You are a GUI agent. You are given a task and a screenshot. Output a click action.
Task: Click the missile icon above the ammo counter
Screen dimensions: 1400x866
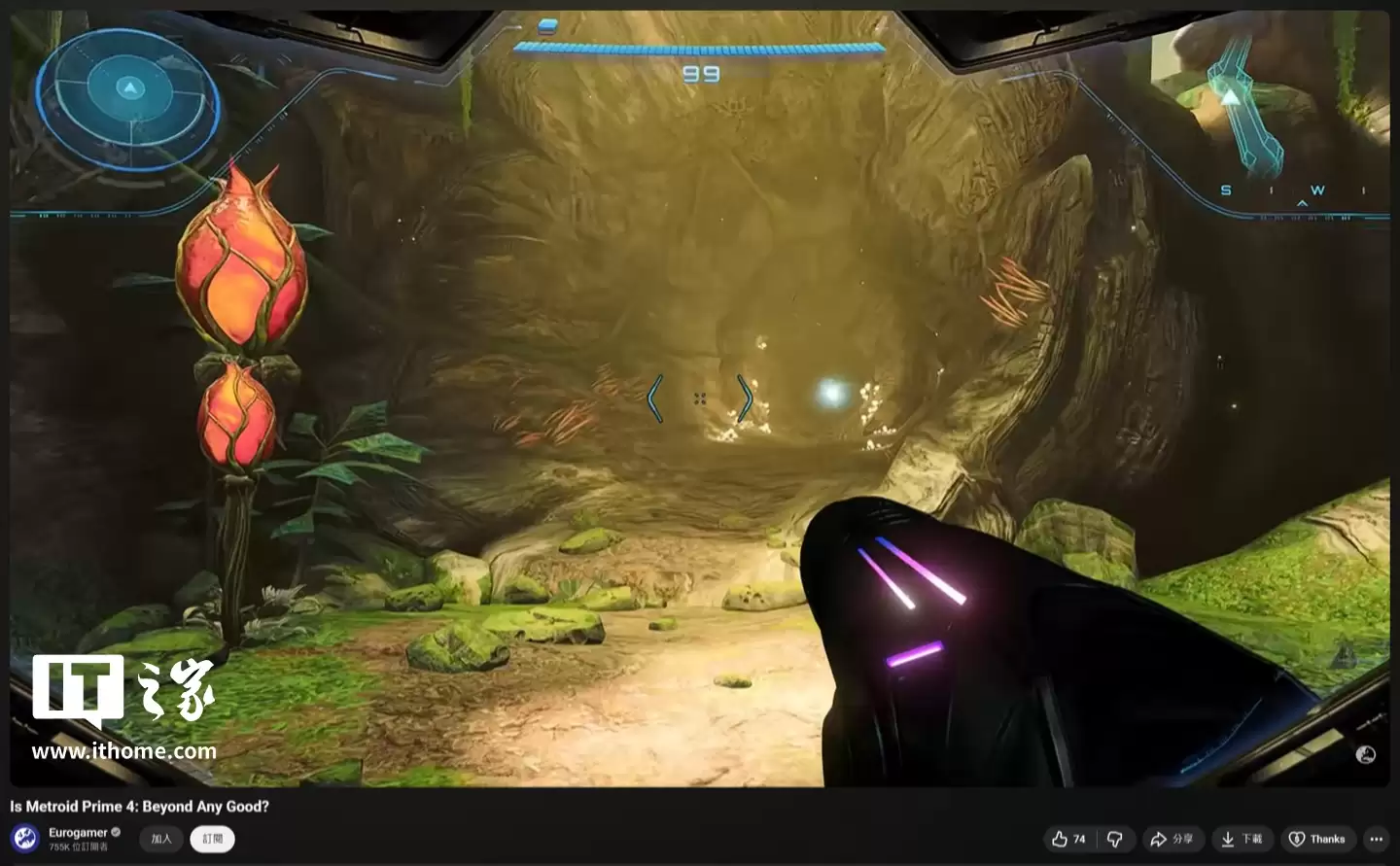pyautogui.click(x=545, y=27)
